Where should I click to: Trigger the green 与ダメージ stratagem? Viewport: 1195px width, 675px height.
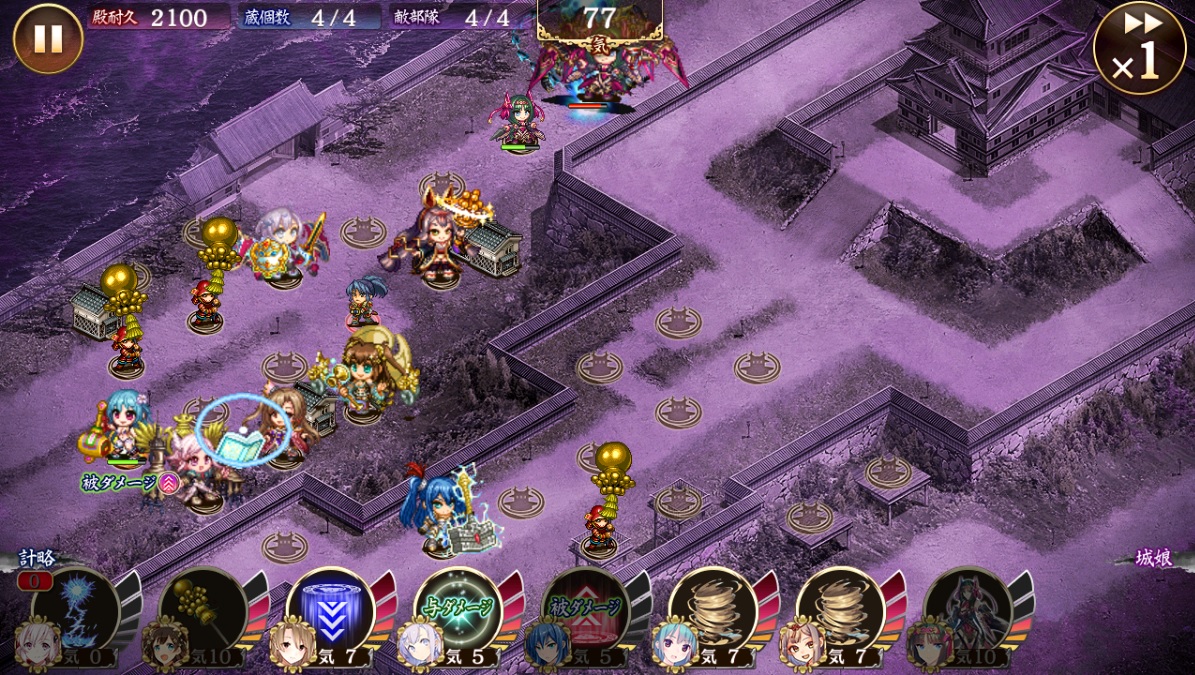coord(458,610)
